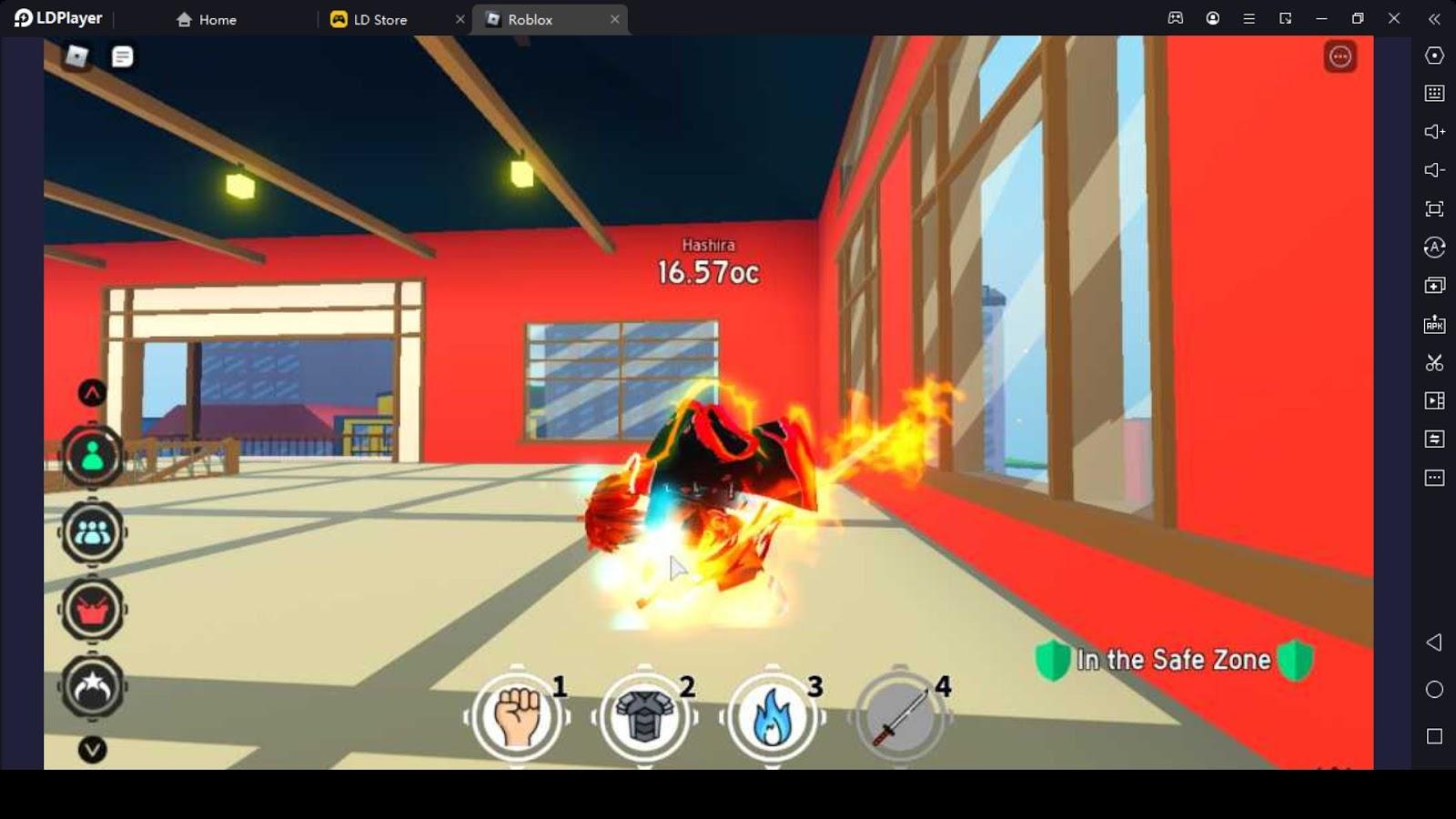Open the keyboard mapping tool

coord(1433,93)
